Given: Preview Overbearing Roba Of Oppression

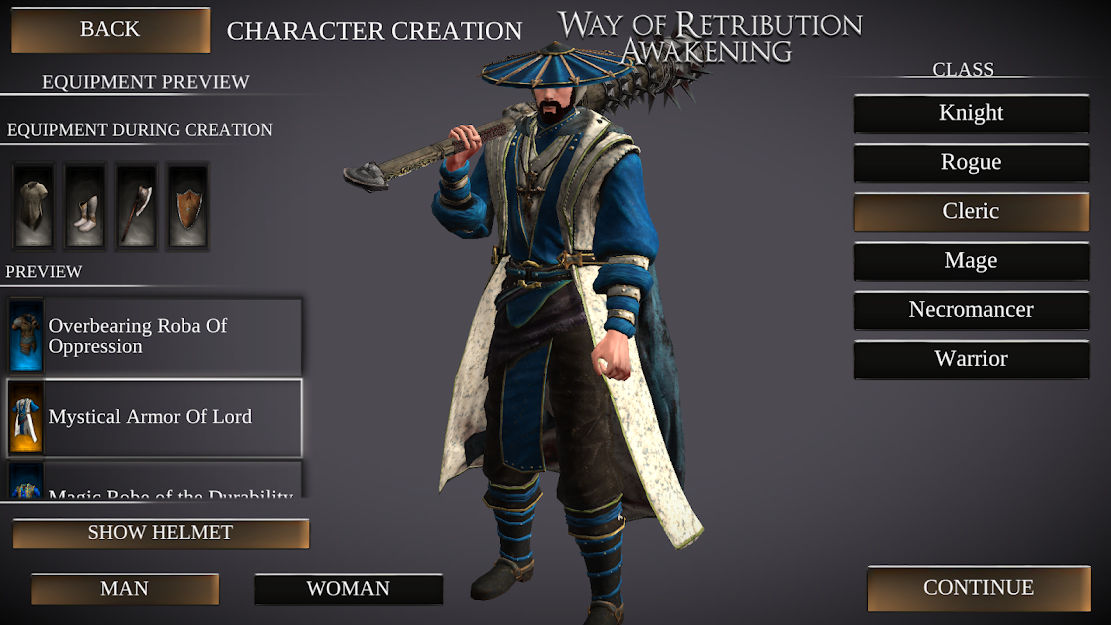Looking at the screenshot, I should tap(154, 336).
